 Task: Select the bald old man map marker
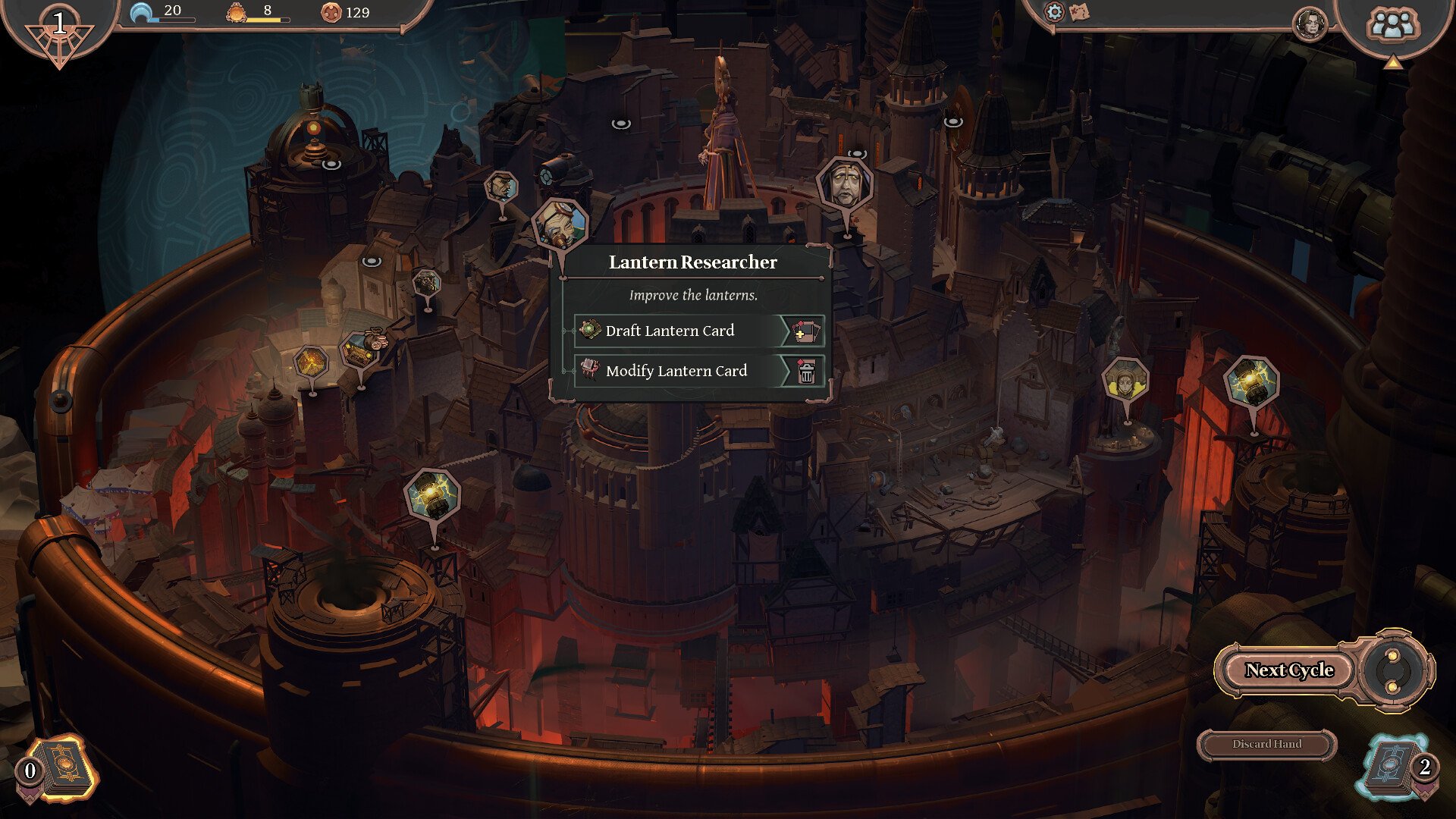[845, 186]
